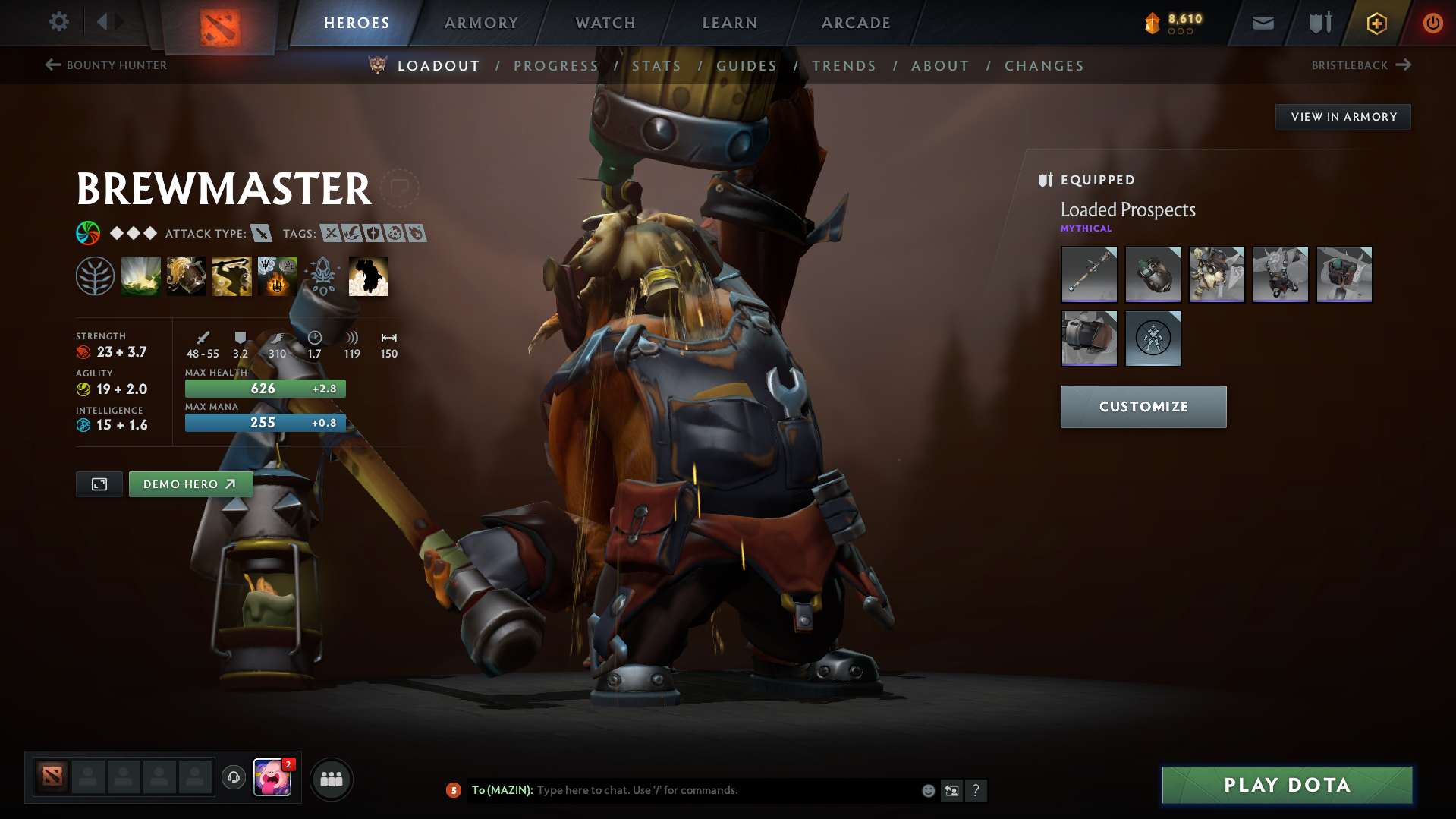Open the ARCADE section
The image size is (1456, 819).
(855, 23)
